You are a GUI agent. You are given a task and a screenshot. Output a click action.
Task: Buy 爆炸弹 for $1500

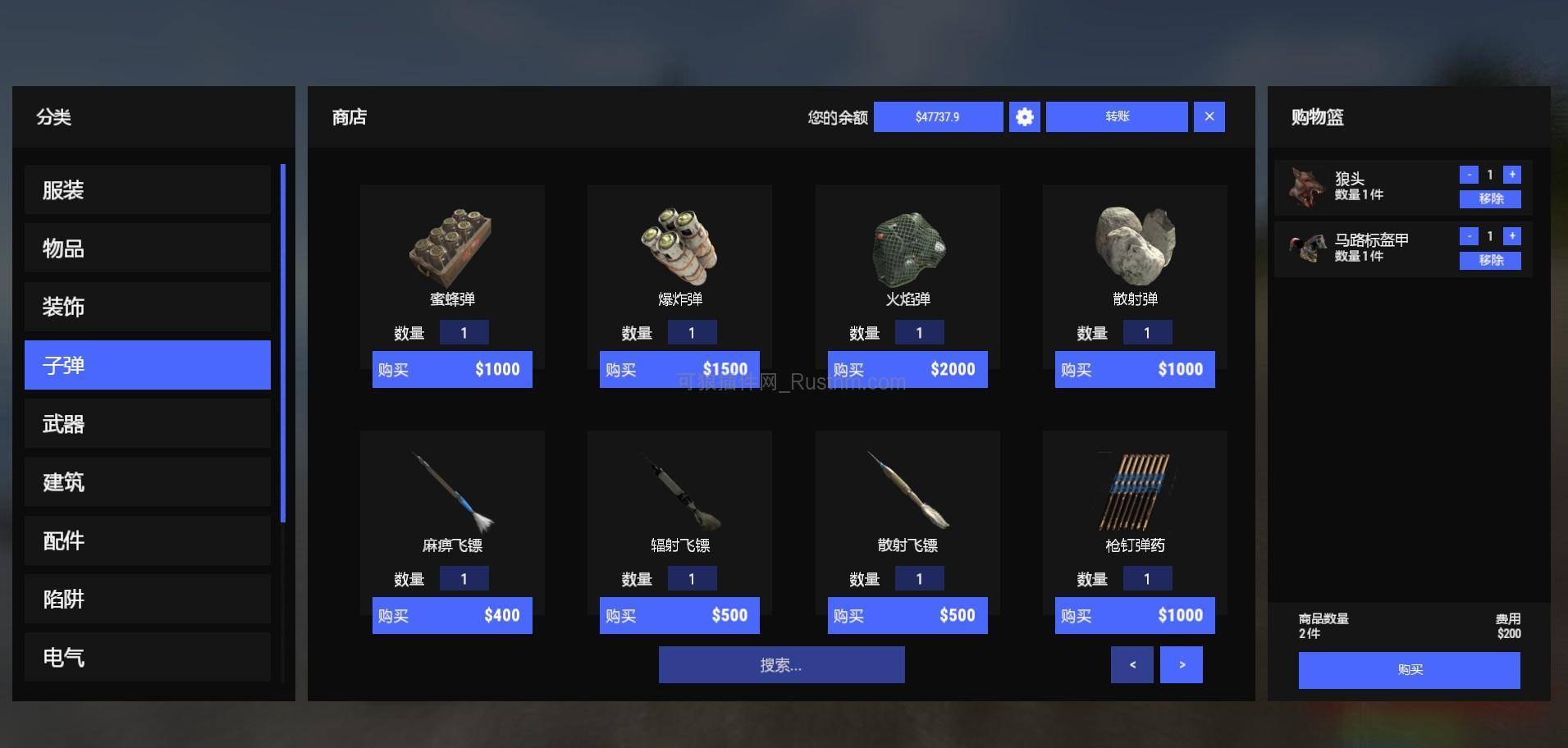pos(679,369)
